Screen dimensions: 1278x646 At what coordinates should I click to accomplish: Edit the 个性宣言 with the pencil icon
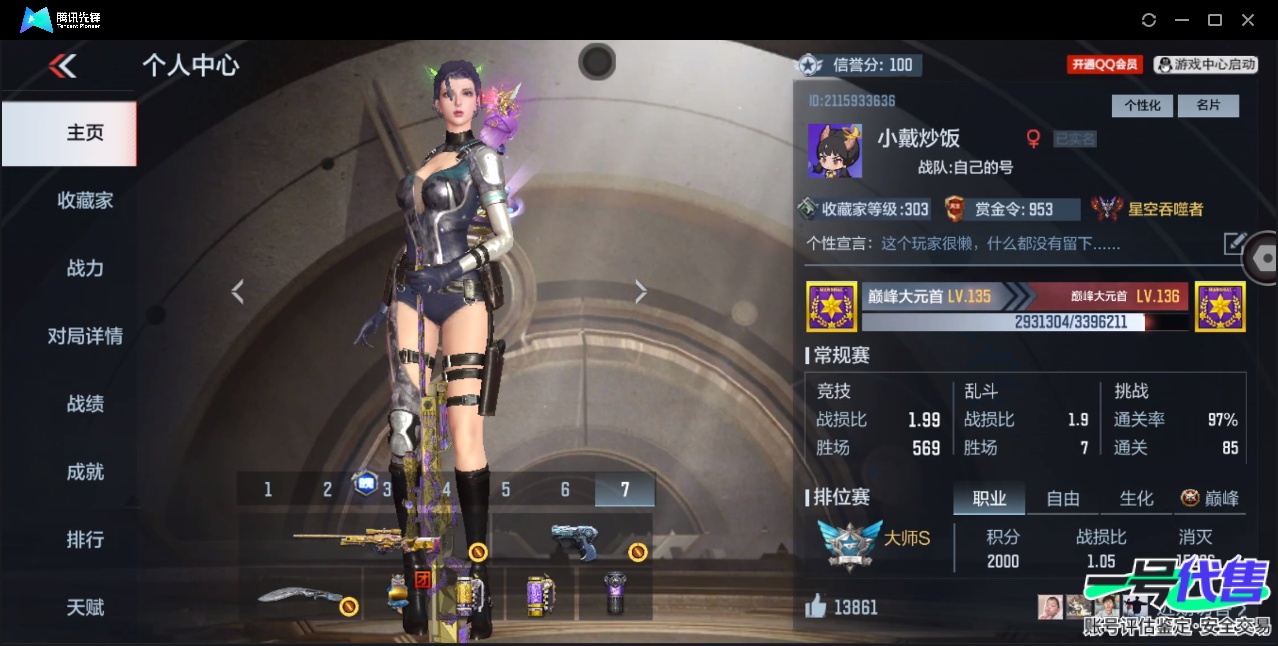1235,243
